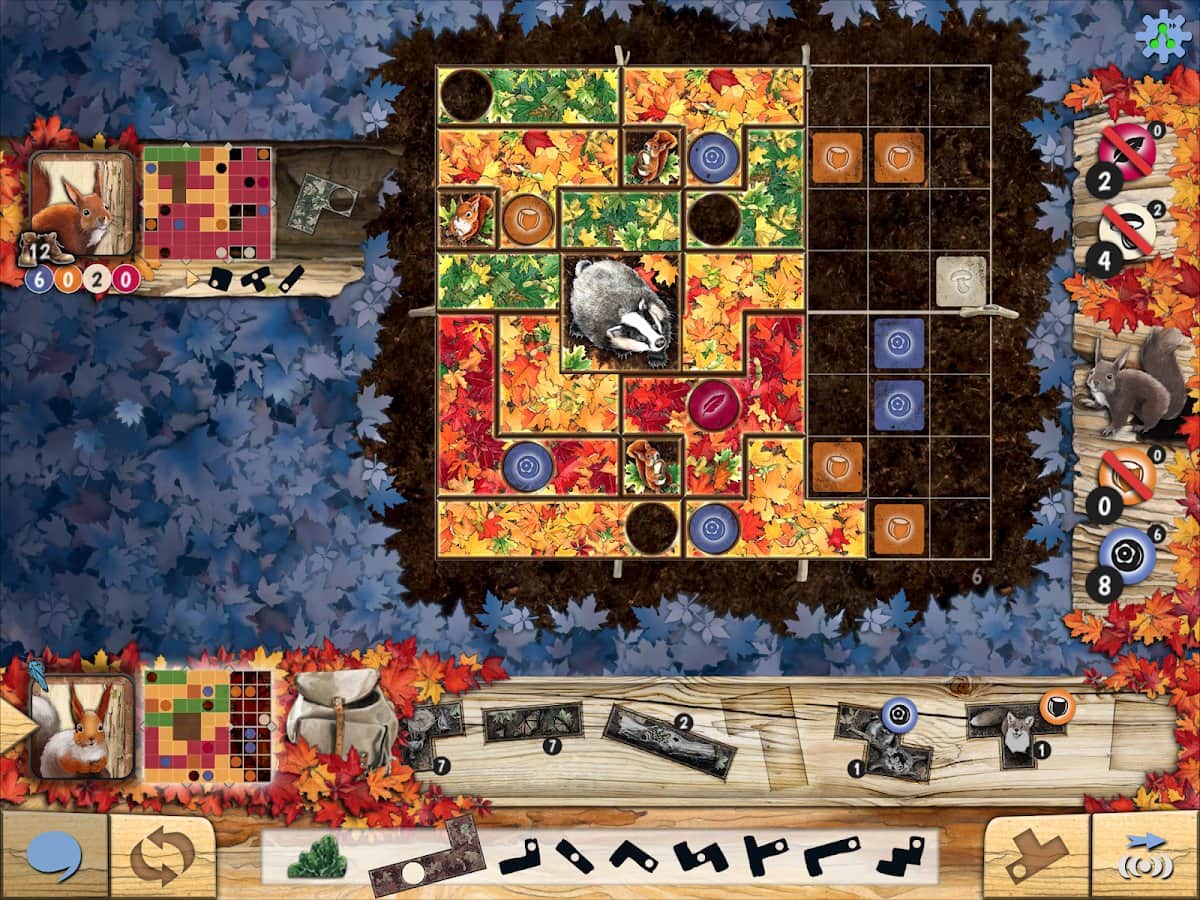
Task: Open your own mini board preview
Action: 207,726
